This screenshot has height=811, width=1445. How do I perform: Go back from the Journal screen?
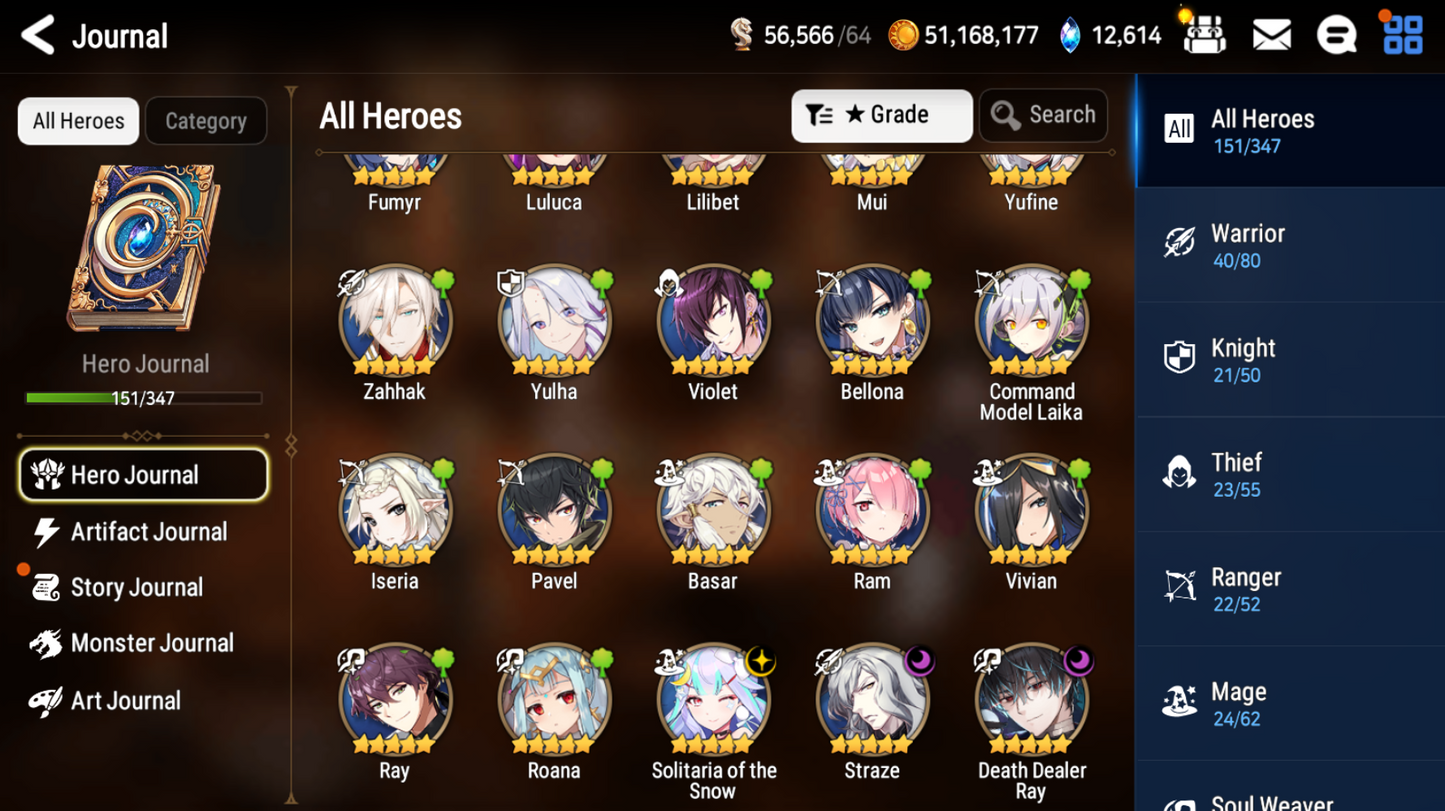click(x=38, y=36)
